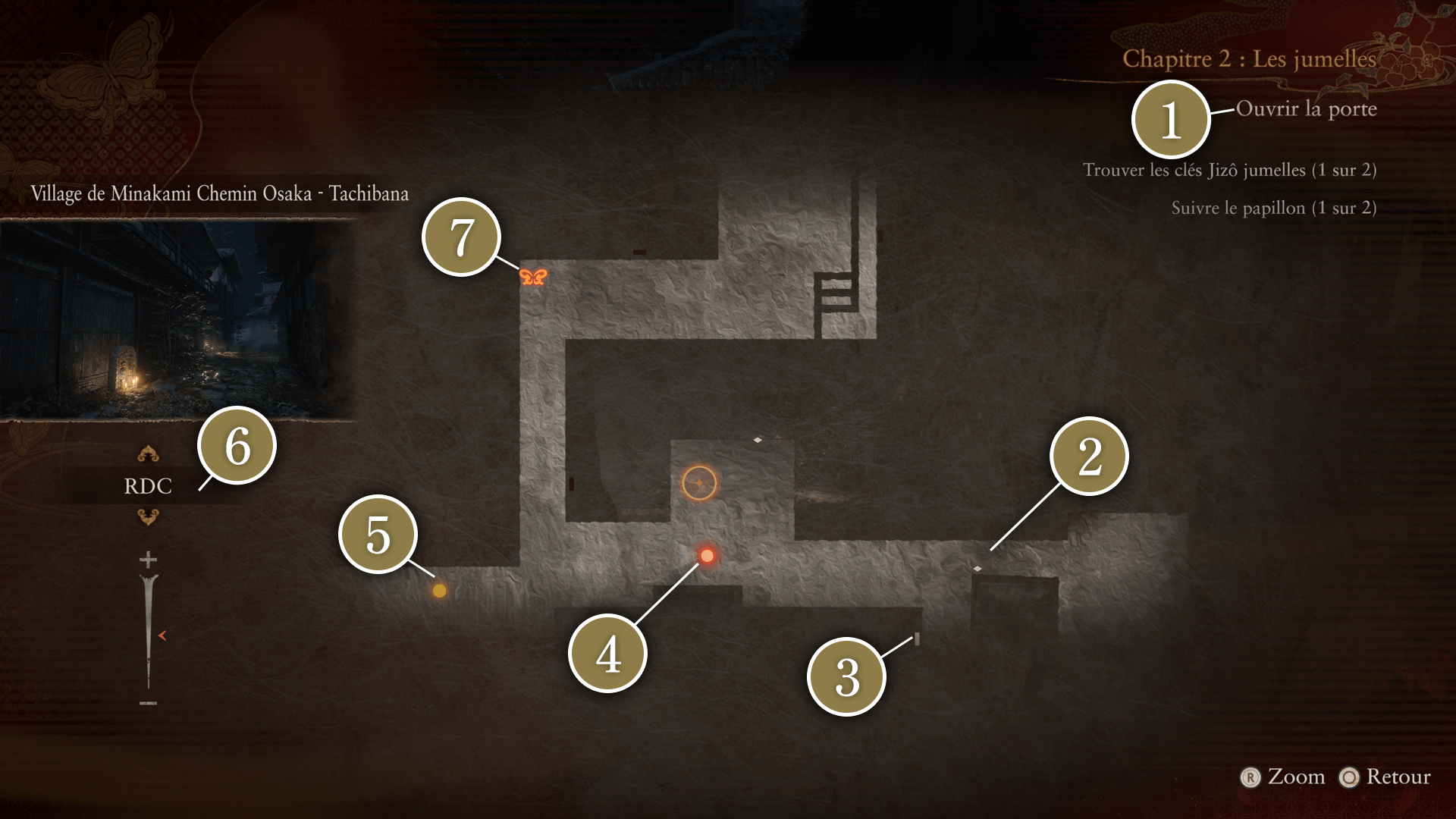
Task: Click the red glowing player position marker
Action: (x=707, y=556)
